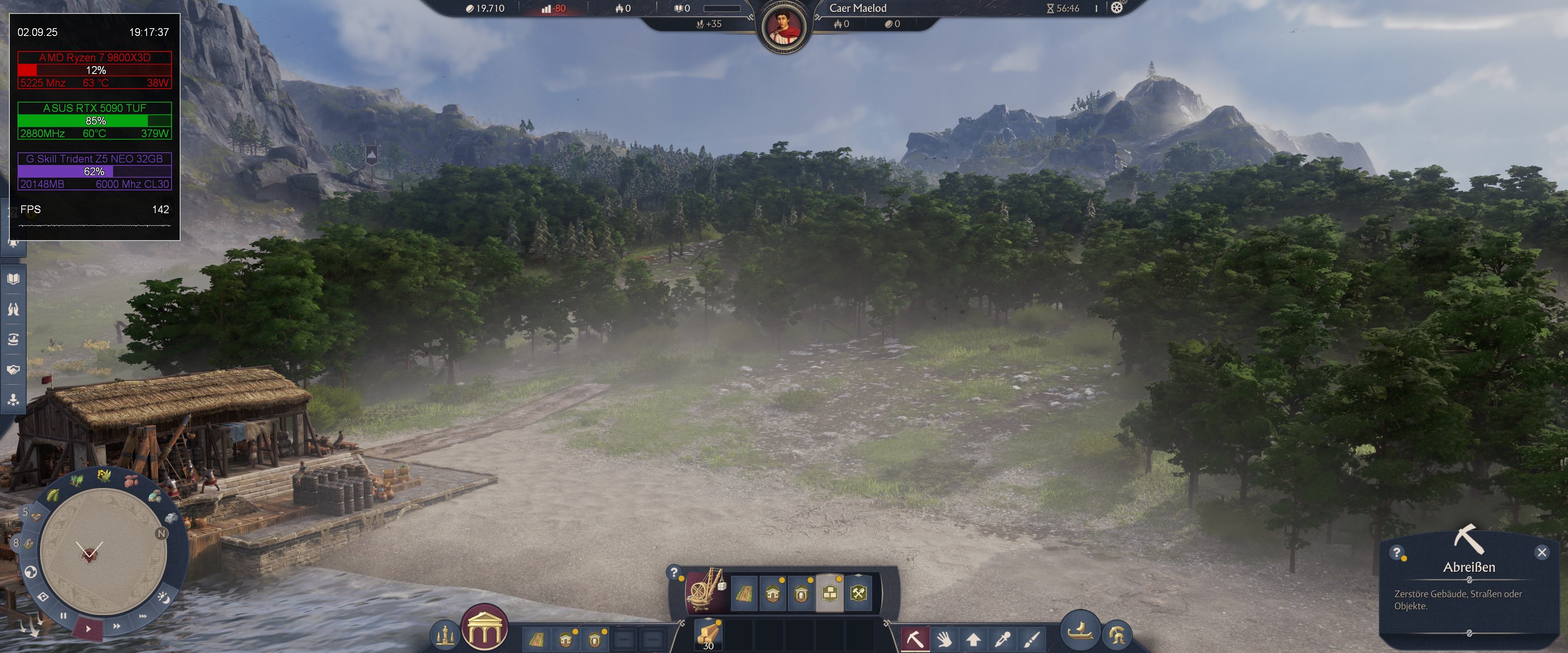Screen dimensions: 1568x653
Task: Select the crossed hammers production category
Action: coord(858,593)
